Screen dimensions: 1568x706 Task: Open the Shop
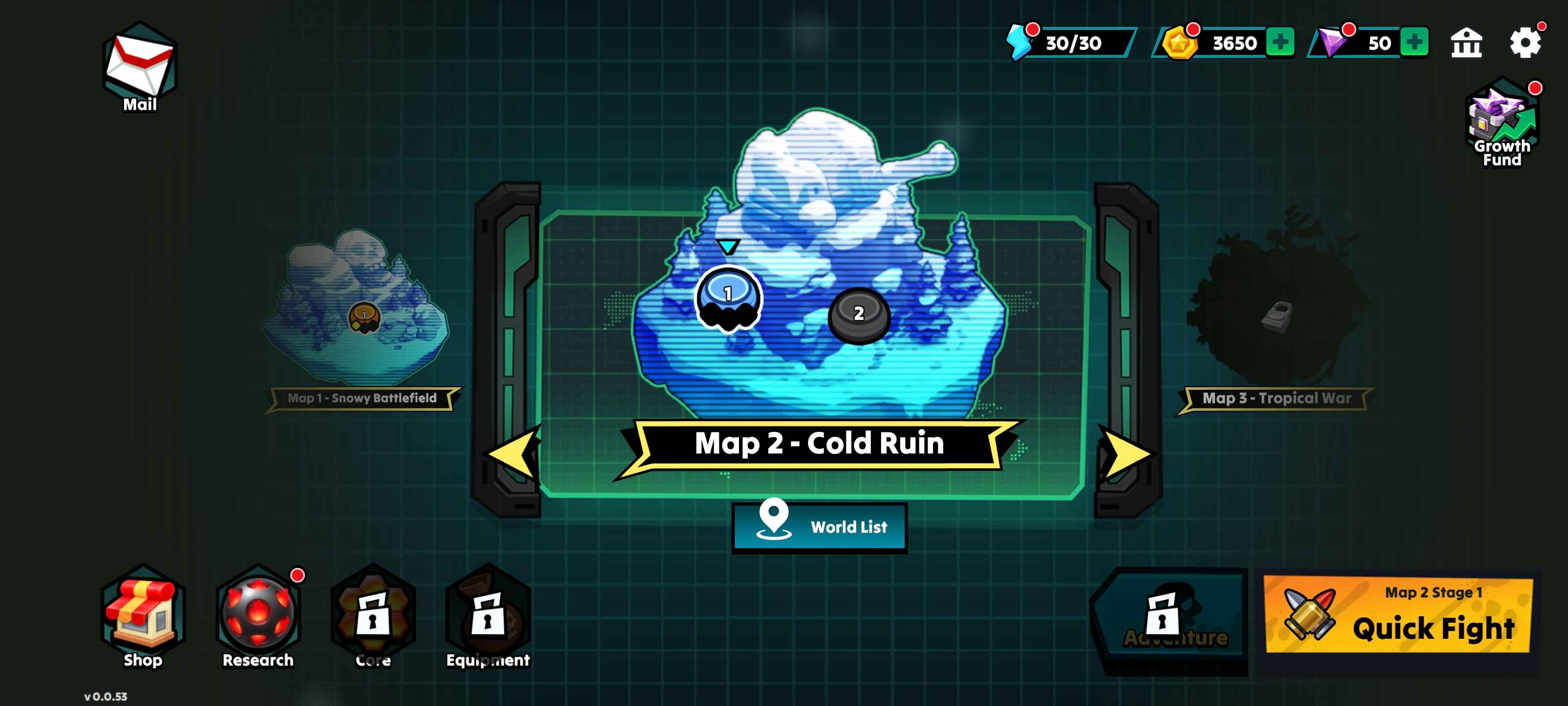143,616
